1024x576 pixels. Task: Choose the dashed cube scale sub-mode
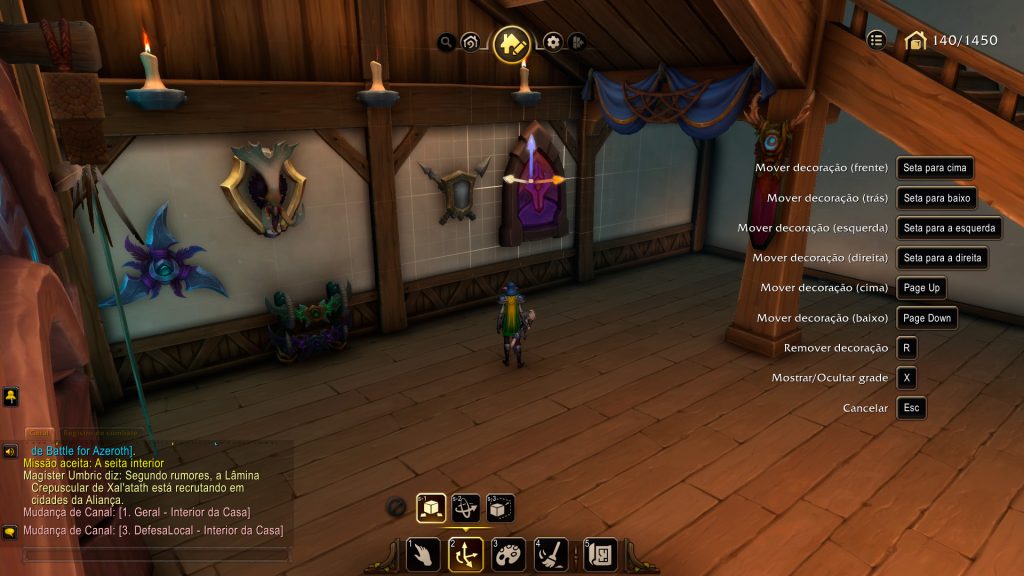(x=500, y=509)
